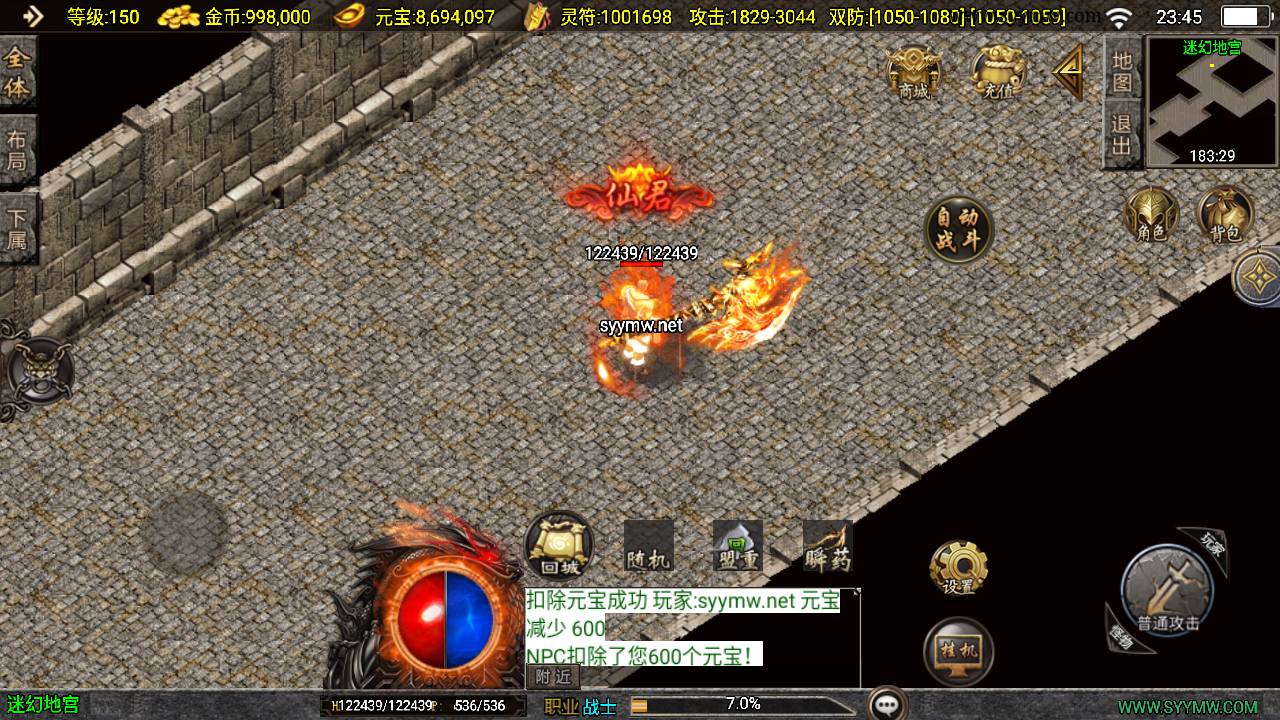The height and width of the screenshot is (720, 1280).
Task: Open the 背包 backpack inventory
Action: click(x=1225, y=215)
